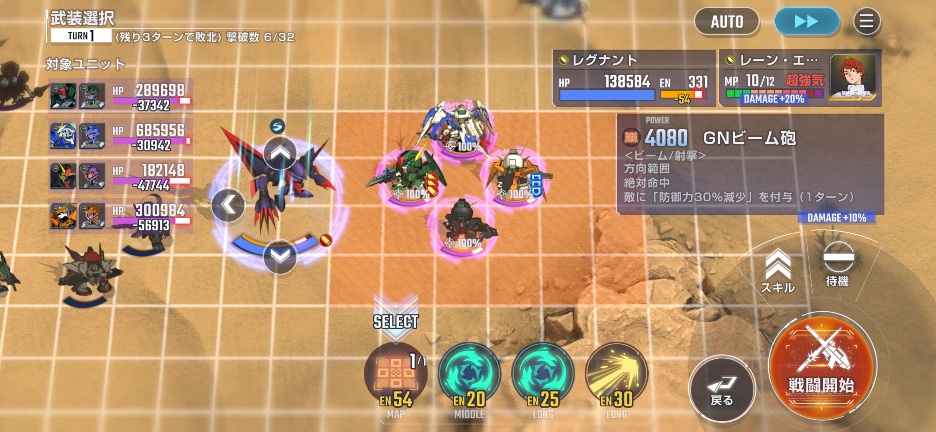This screenshot has width=936, height=432.
Task: Activate the fast-forward speed button
Action: pos(808,21)
